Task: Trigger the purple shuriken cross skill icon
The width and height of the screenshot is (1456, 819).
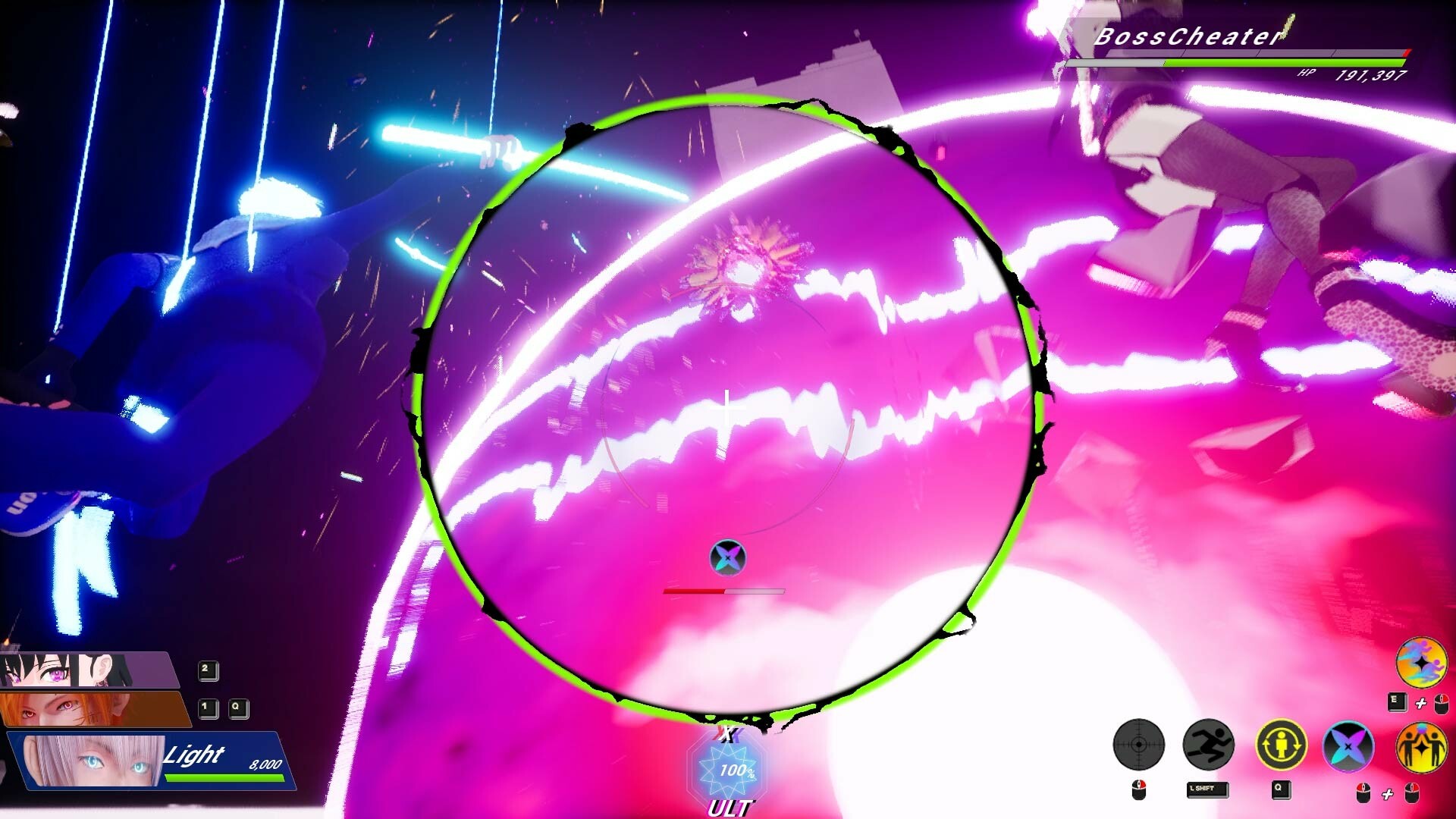Action: (x=1348, y=745)
